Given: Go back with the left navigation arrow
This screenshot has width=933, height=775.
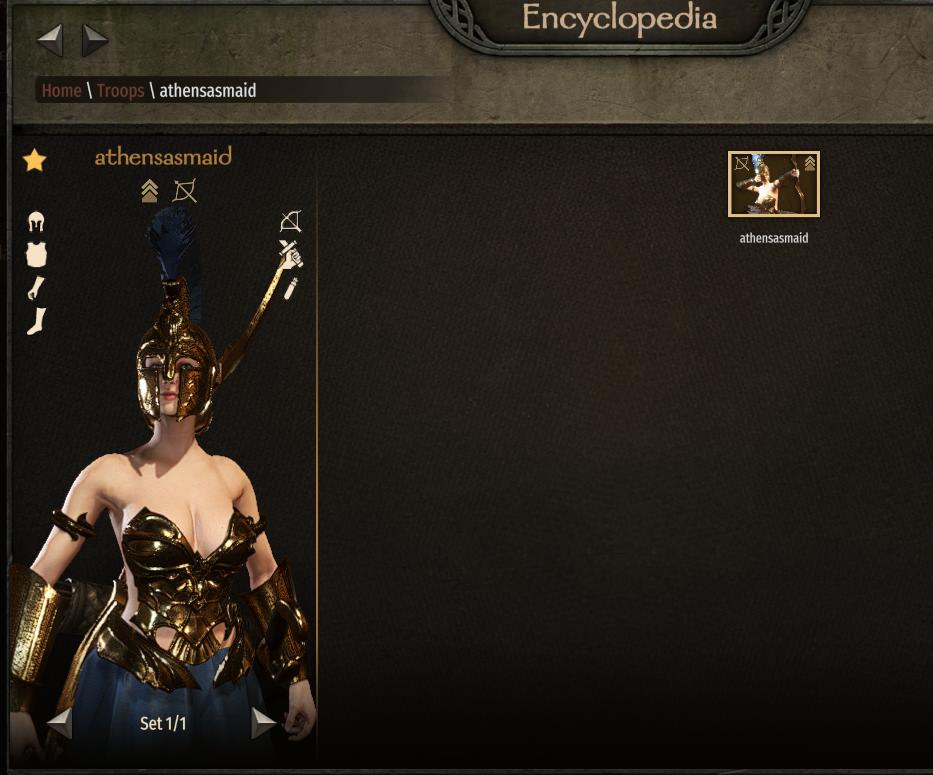Looking at the screenshot, I should coord(50,40).
